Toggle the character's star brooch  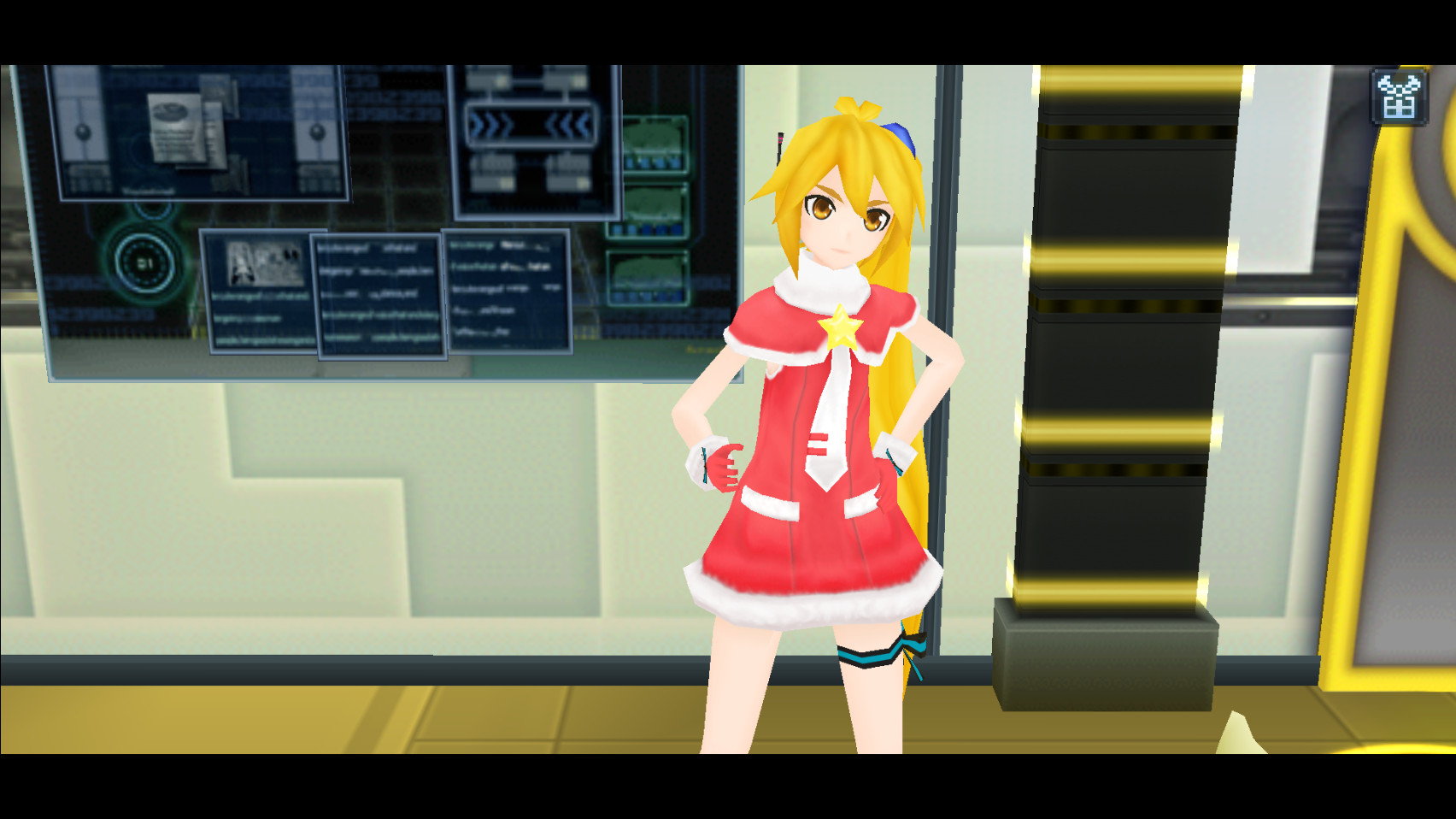842,325
